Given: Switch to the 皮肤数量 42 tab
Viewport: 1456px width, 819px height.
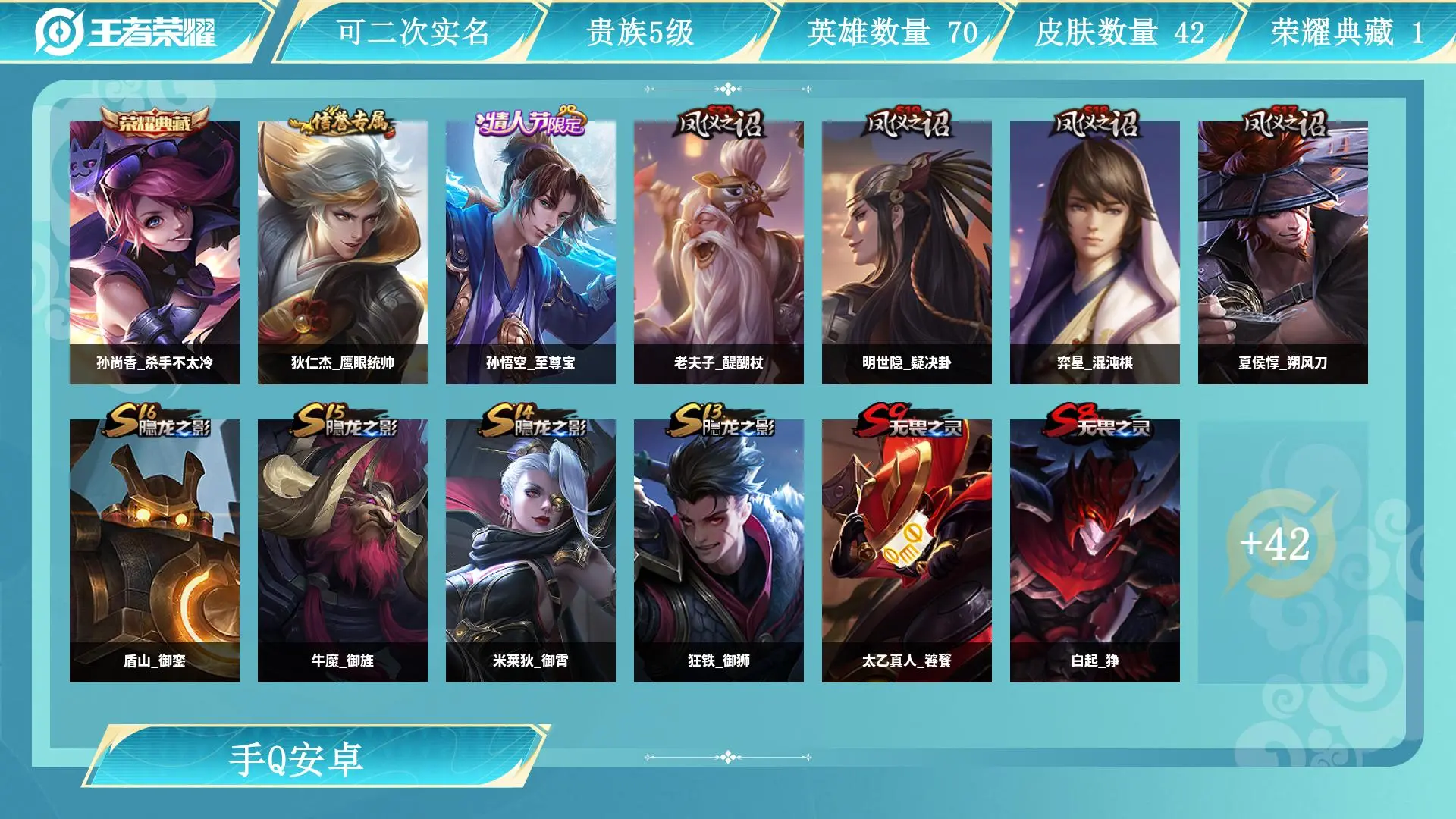Looking at the screenshot, I should pyautogui.click(x=1119, y=32).
